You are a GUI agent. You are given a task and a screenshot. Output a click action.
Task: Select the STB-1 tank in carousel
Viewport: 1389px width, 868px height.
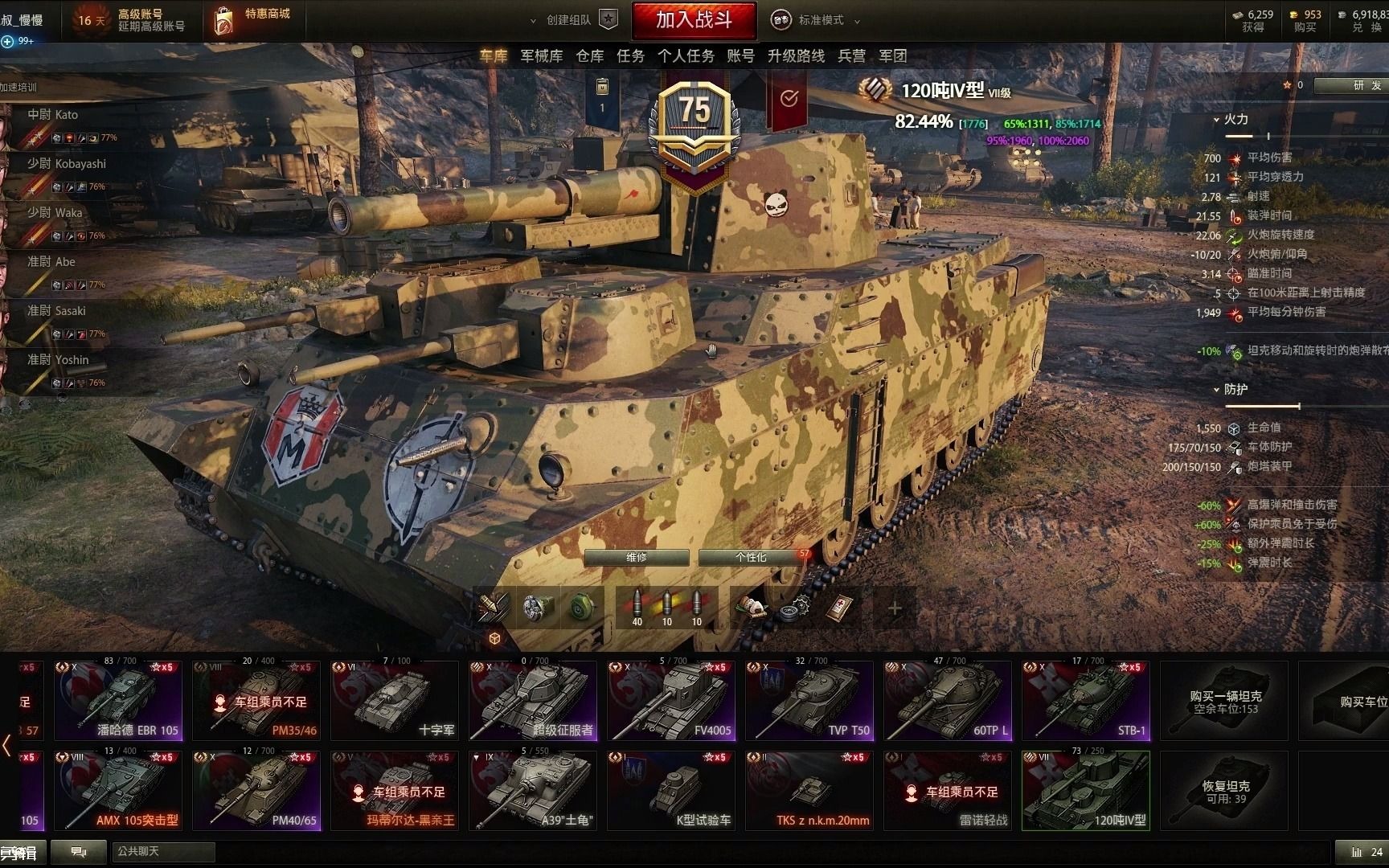click(1086, 700)
